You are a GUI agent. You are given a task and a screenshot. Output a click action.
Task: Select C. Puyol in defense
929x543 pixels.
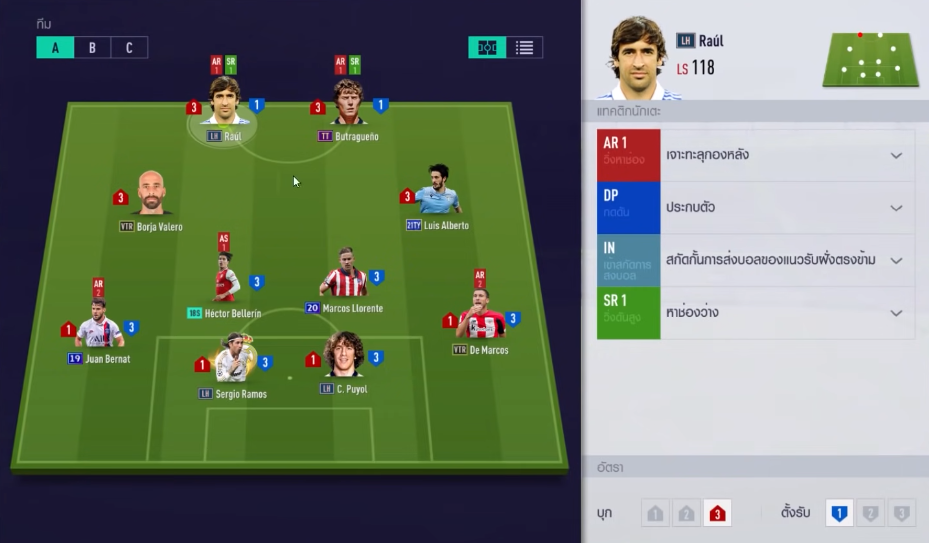click(x=343, y=357)
